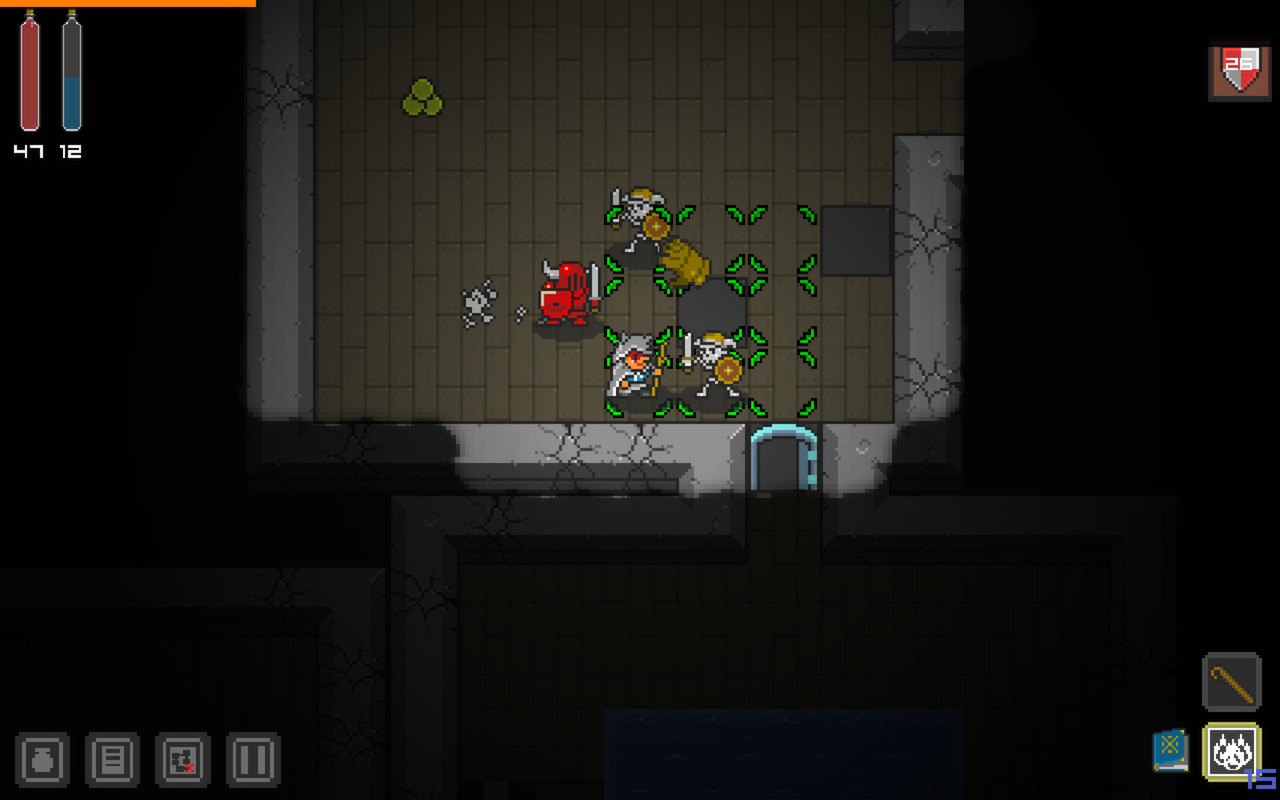Viewport: 1280px width, 800px height.
Task: Open the inventory bag icon
Action: [40, 760]
